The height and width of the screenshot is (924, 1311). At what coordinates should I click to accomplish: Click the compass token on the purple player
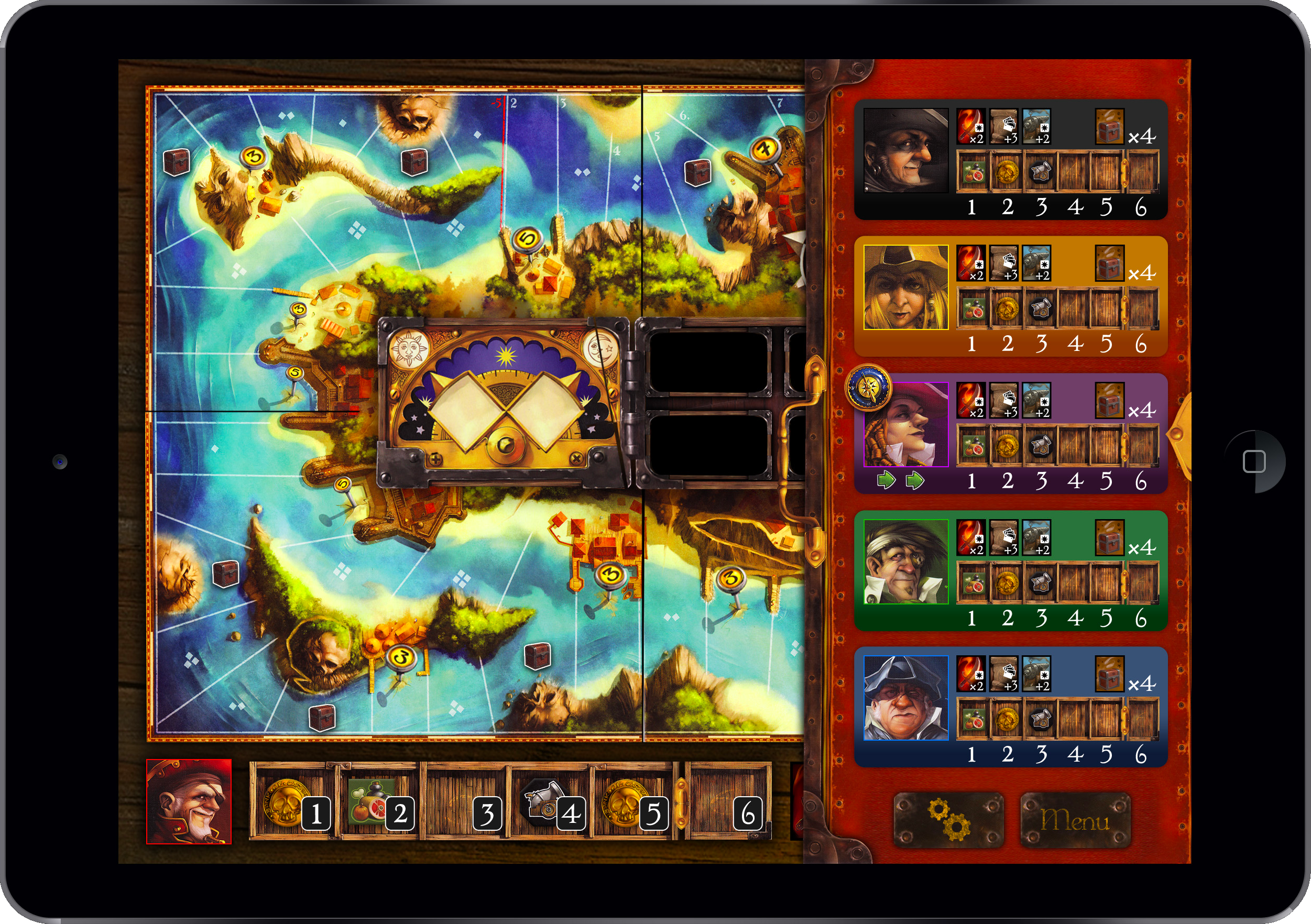click(868, 388)
